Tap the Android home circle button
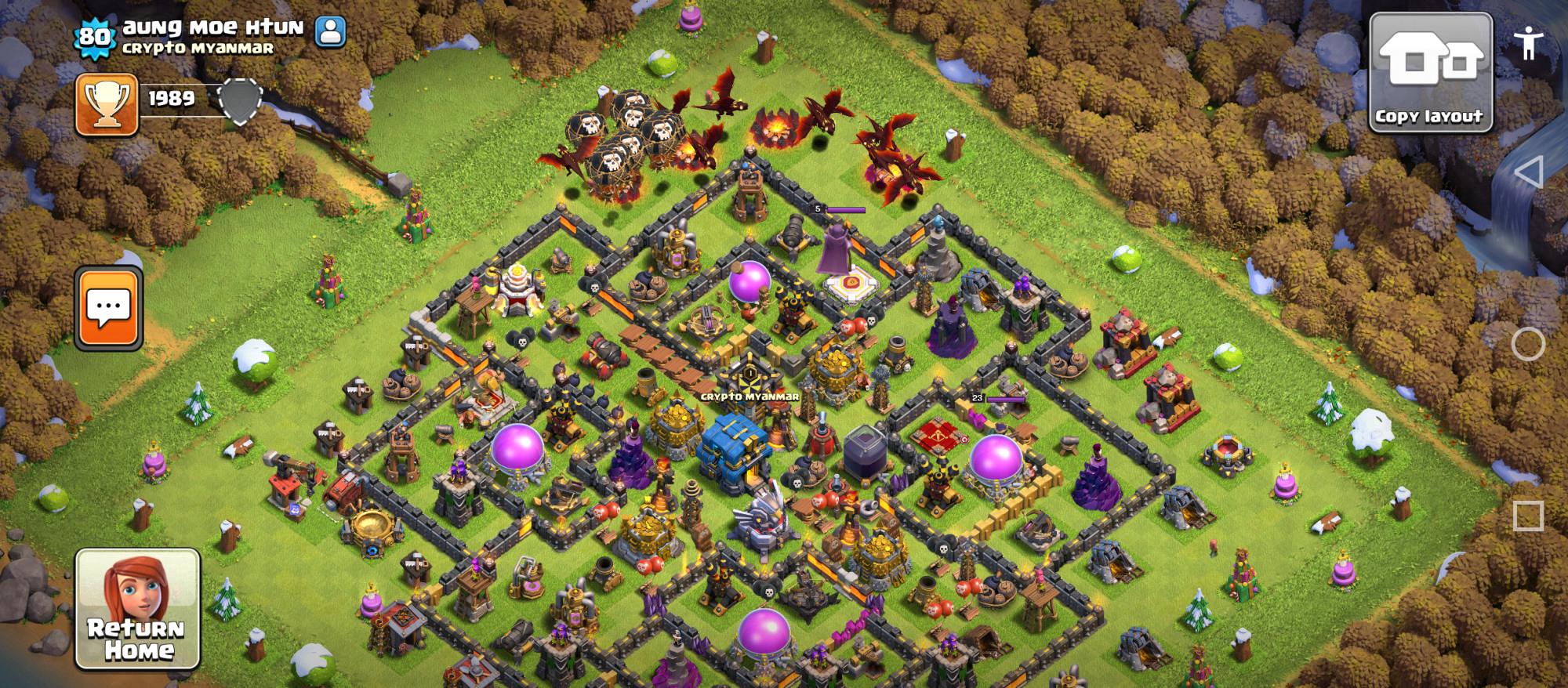This screenshot has width=1568, height=688. tap(1528, 344)
